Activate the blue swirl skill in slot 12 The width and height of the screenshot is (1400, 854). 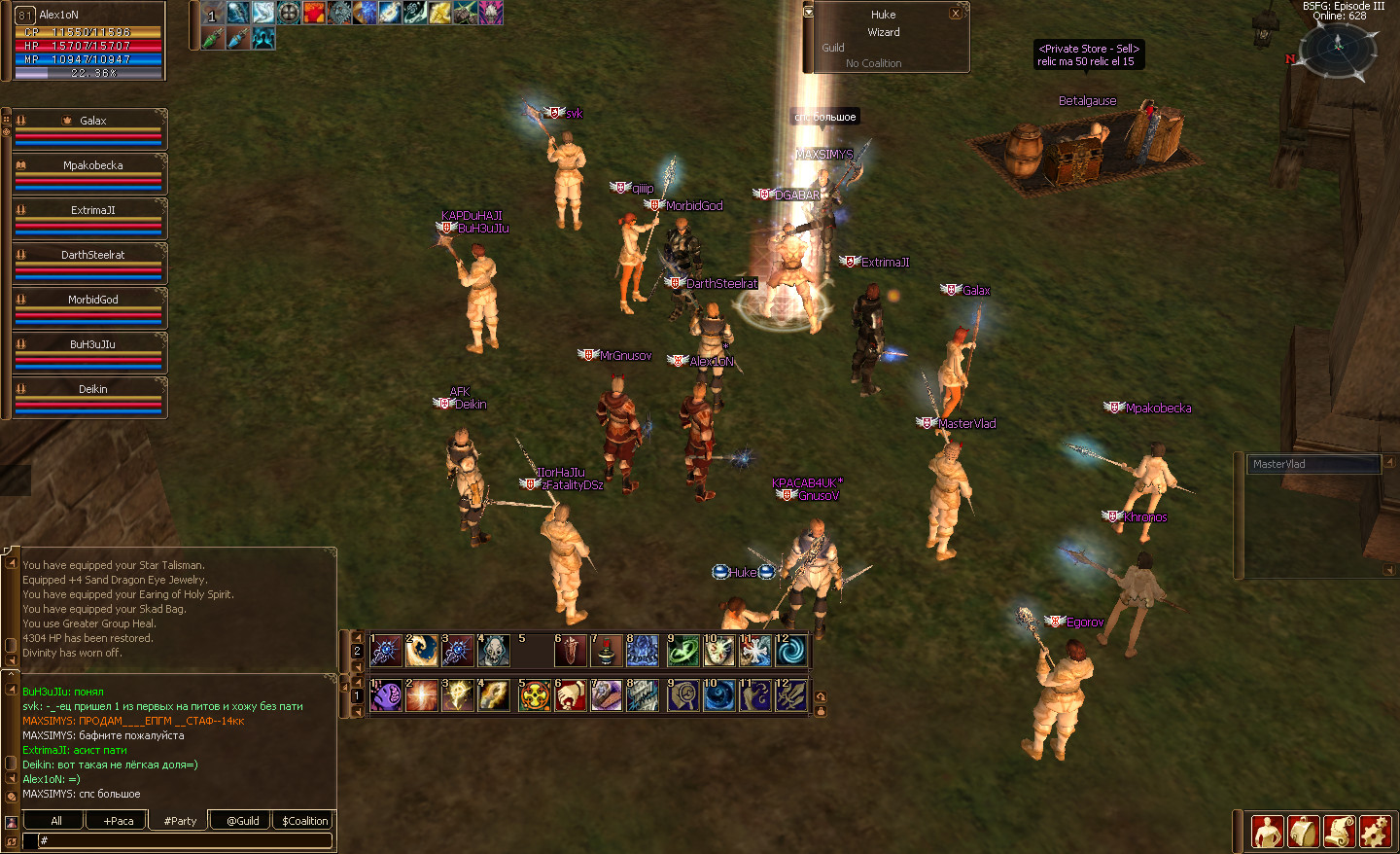[x=791, y=650]
